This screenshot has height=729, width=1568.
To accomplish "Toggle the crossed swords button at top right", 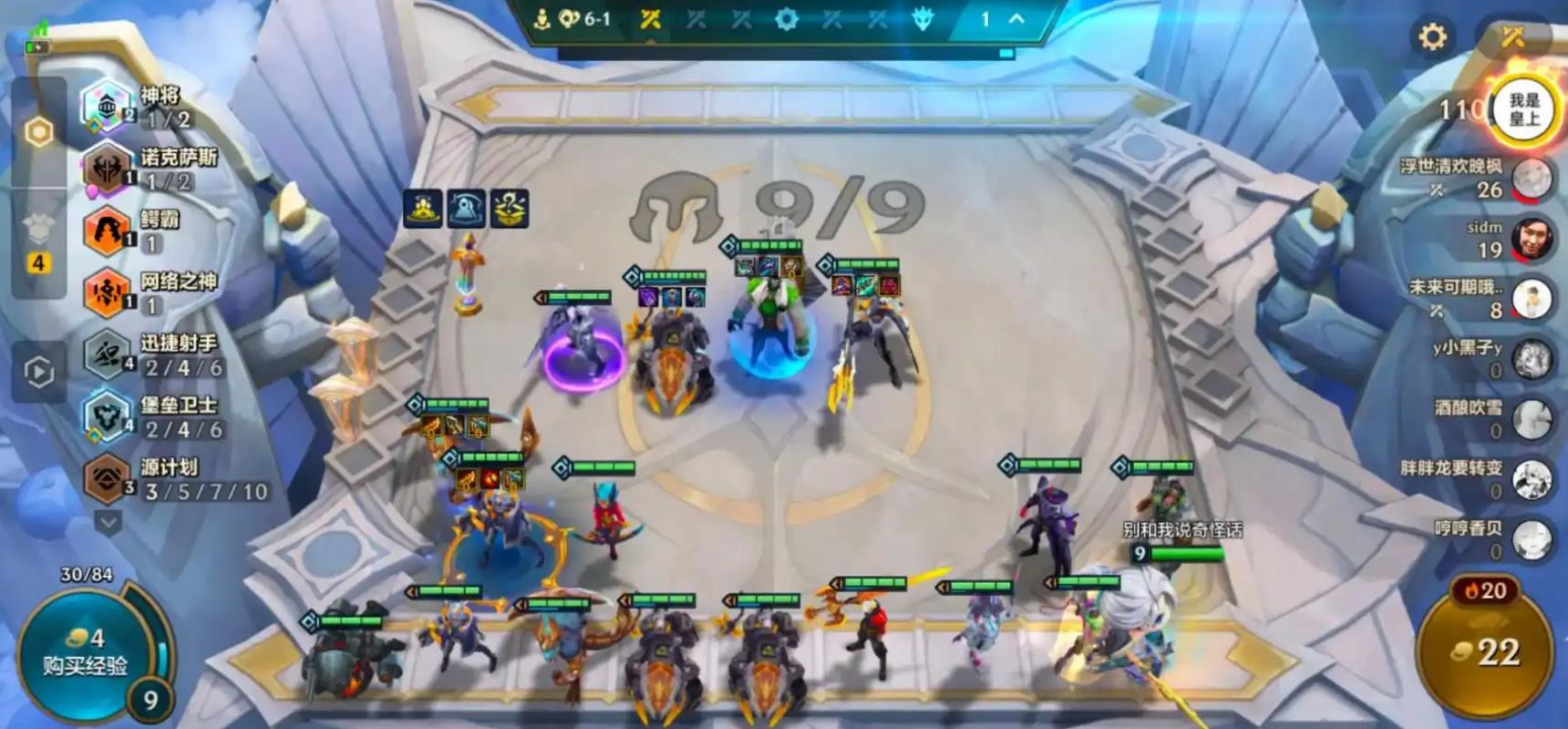I will (x=1513, y=36).
